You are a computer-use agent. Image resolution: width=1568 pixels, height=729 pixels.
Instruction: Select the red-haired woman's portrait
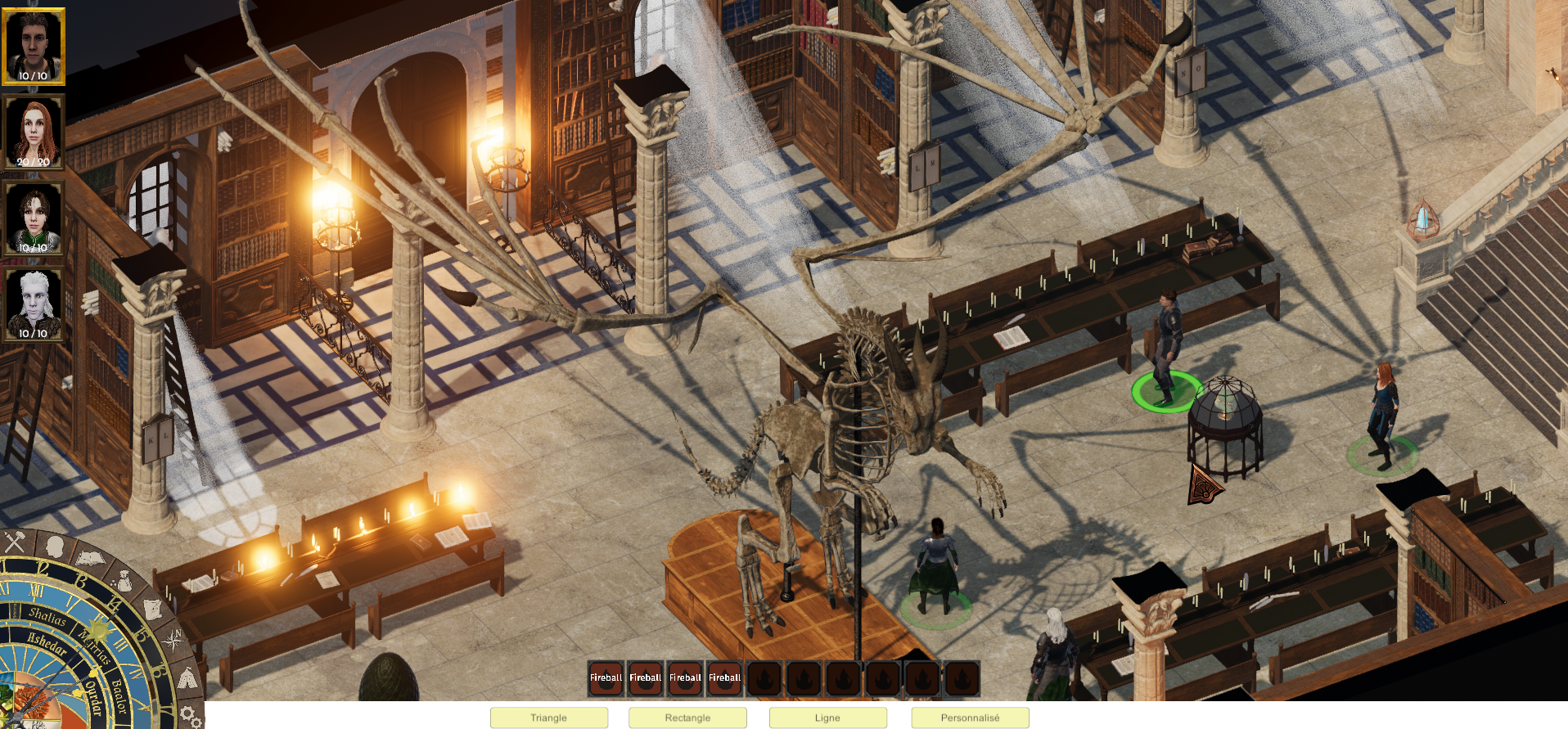point(34,132)
